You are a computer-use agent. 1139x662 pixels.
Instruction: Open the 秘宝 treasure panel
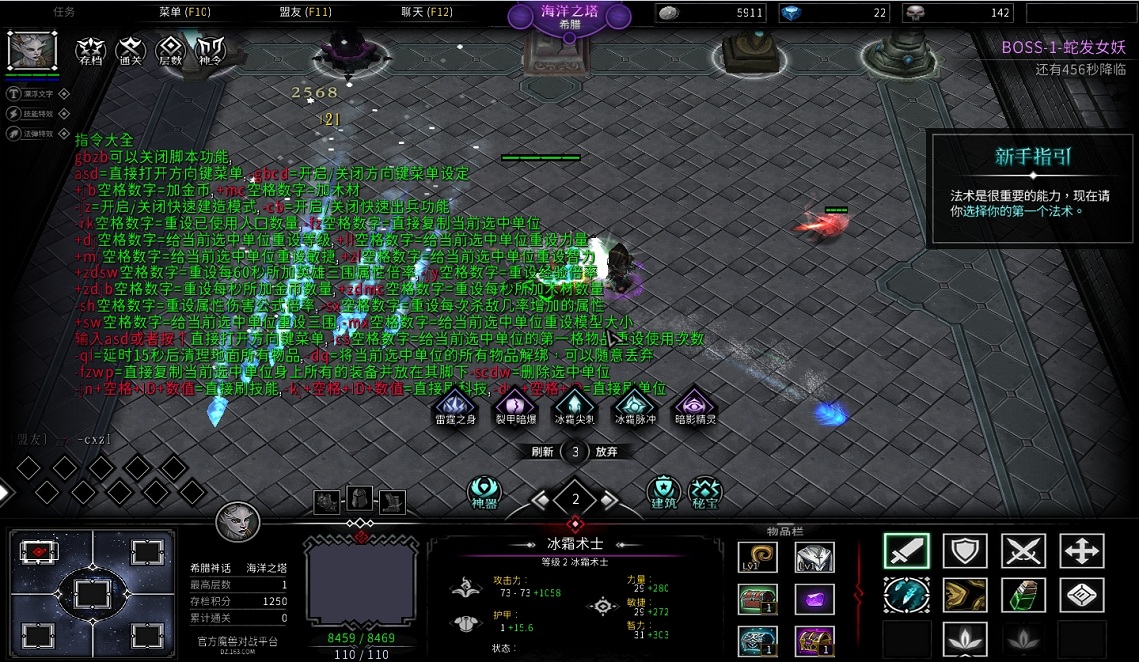pyautogui.click(x=705, y=491)
